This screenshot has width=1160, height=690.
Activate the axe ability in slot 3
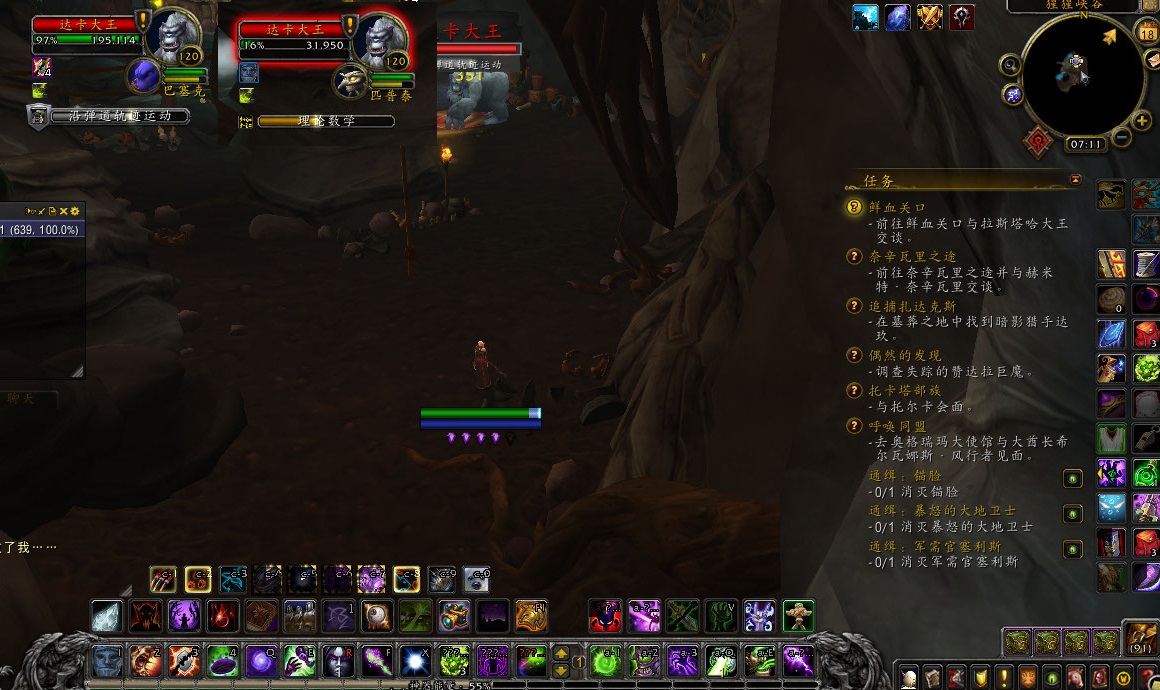pos(184,662)
